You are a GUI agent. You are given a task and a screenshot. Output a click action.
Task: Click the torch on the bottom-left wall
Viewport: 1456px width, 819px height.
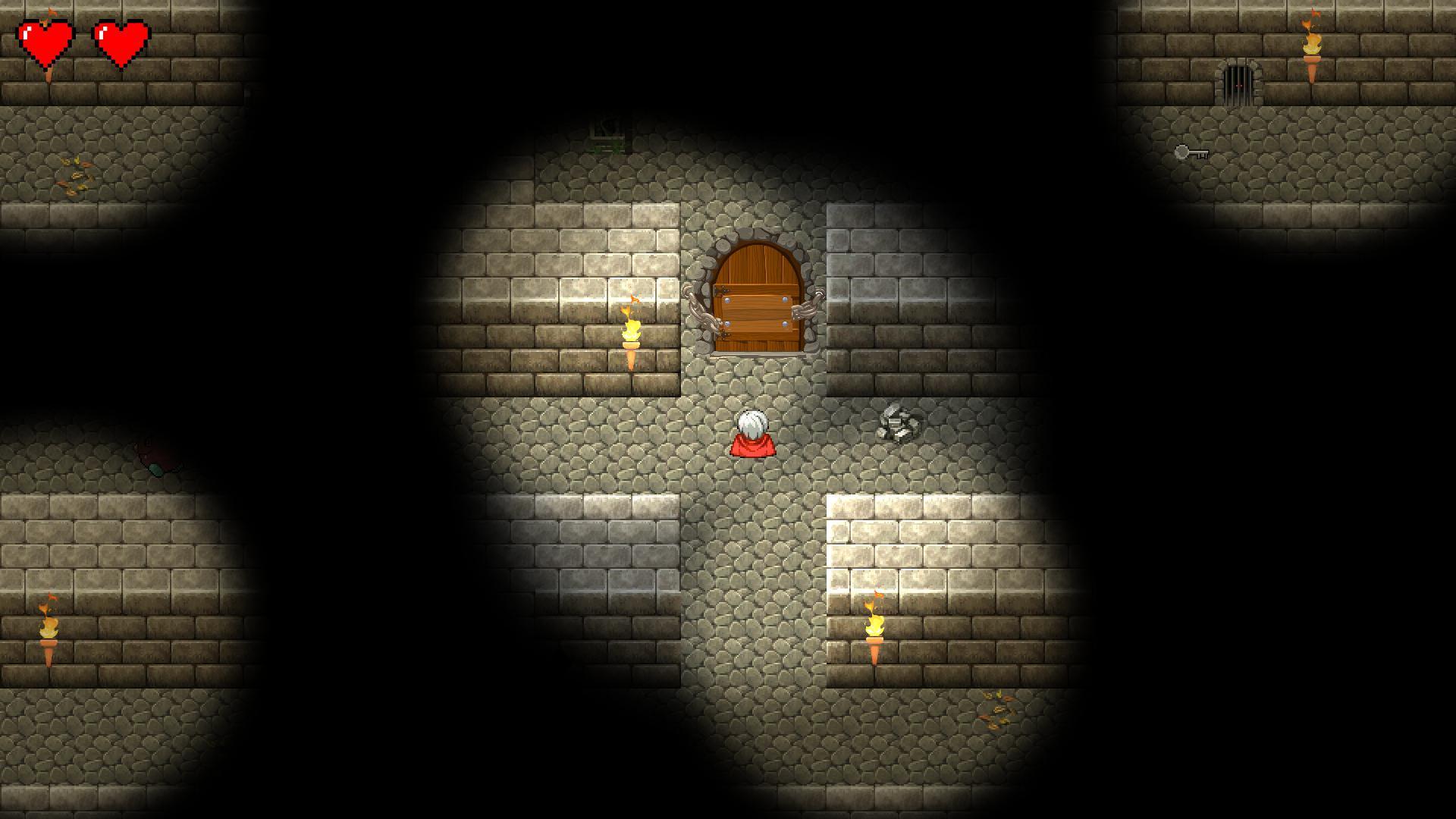click(x=47, y=629)
